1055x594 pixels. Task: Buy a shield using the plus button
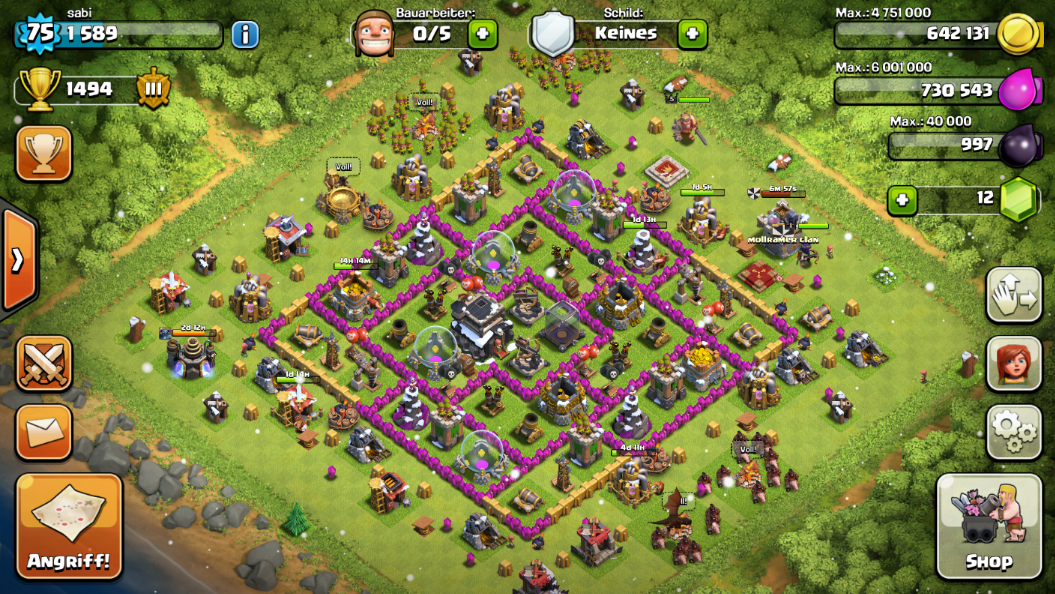(x=692, y=33)
